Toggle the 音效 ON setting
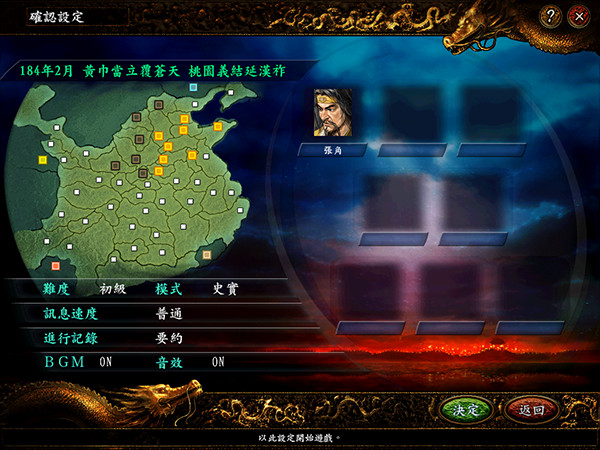 [x=218, y=362]
